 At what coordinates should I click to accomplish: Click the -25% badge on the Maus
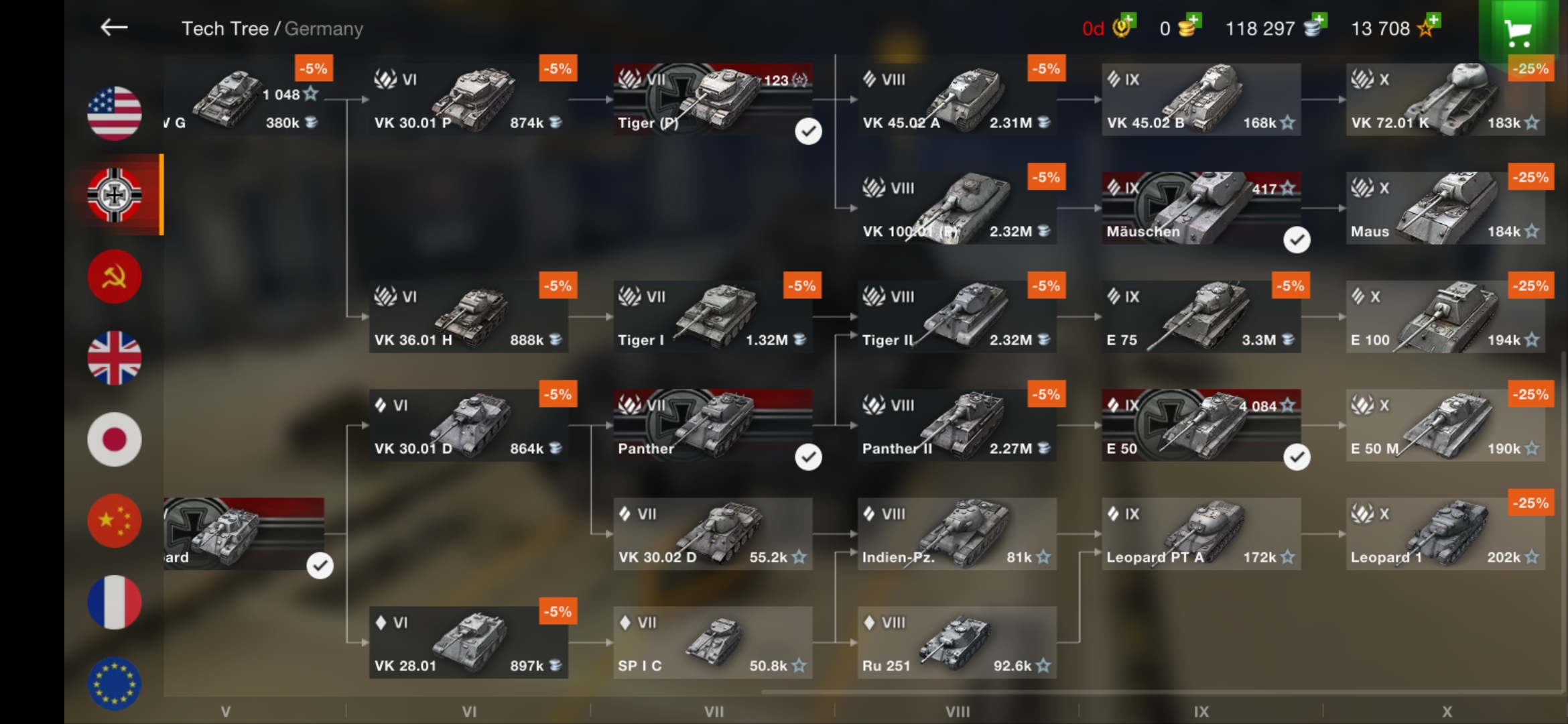point(1531,177)
